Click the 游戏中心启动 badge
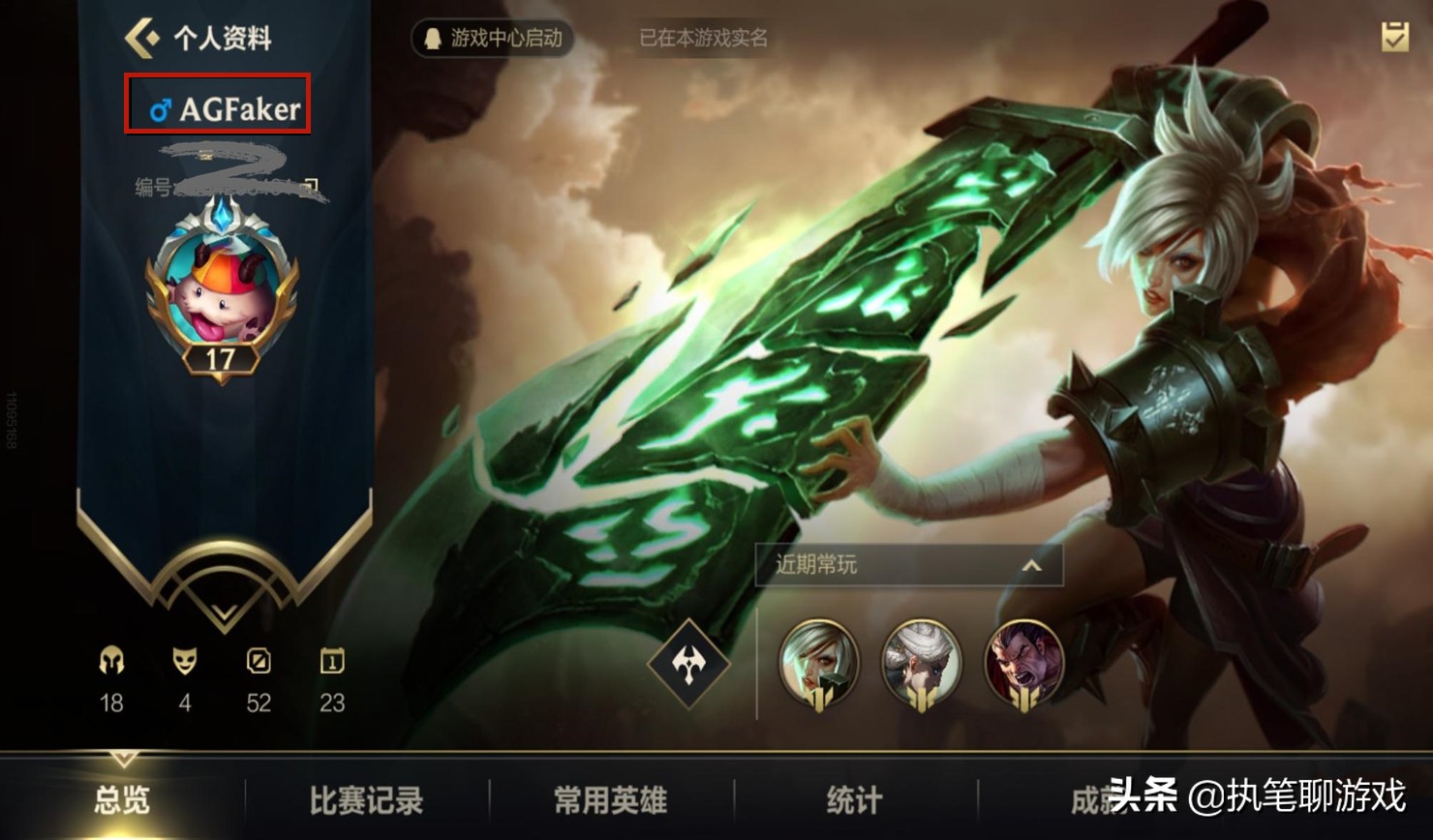Viewport: 1433px width, 840px height. (x=493, y=39)
